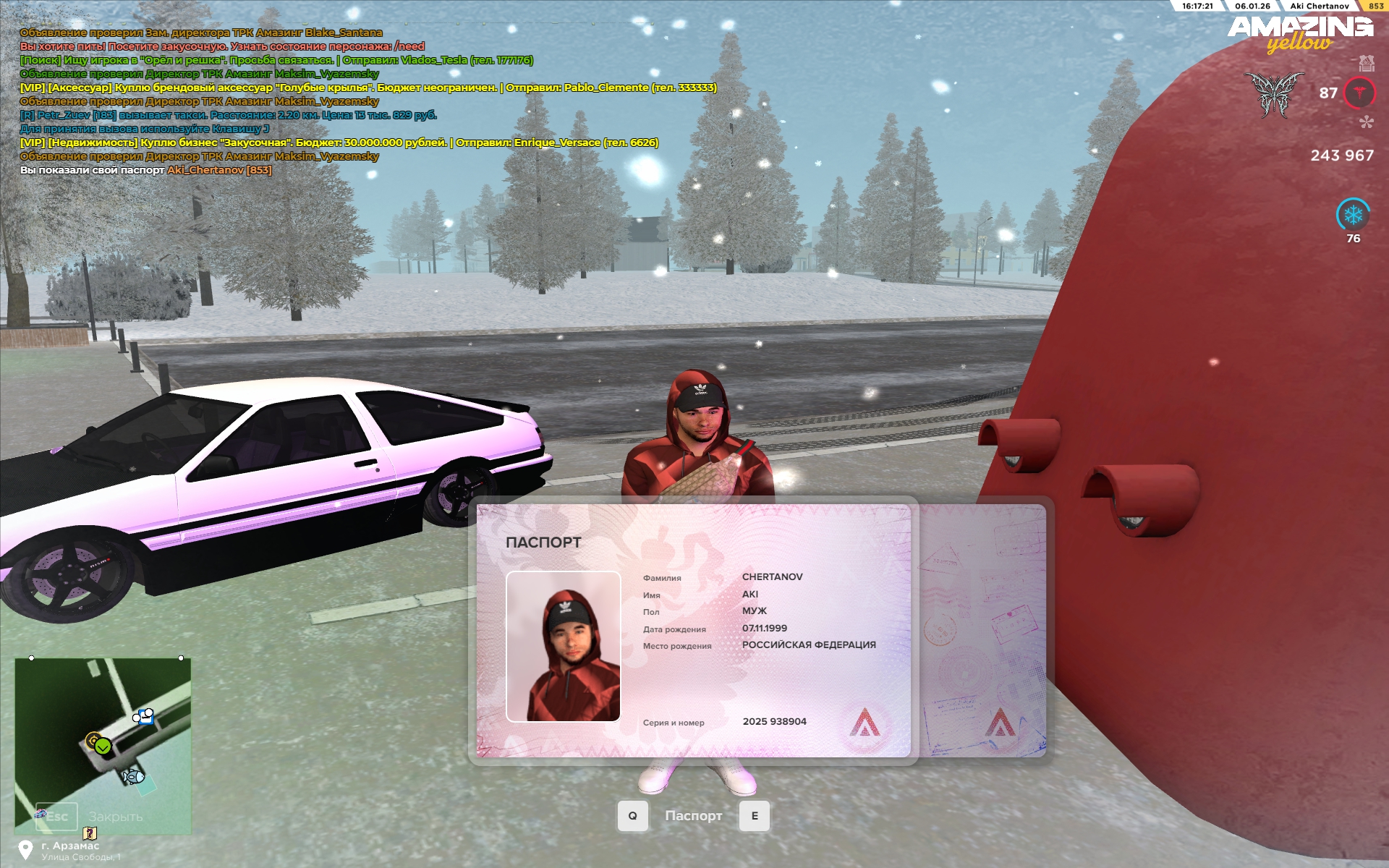The image size is (1389, 868).
Task: Click the green checkmark minimap marker
Action: pos(103,746)
